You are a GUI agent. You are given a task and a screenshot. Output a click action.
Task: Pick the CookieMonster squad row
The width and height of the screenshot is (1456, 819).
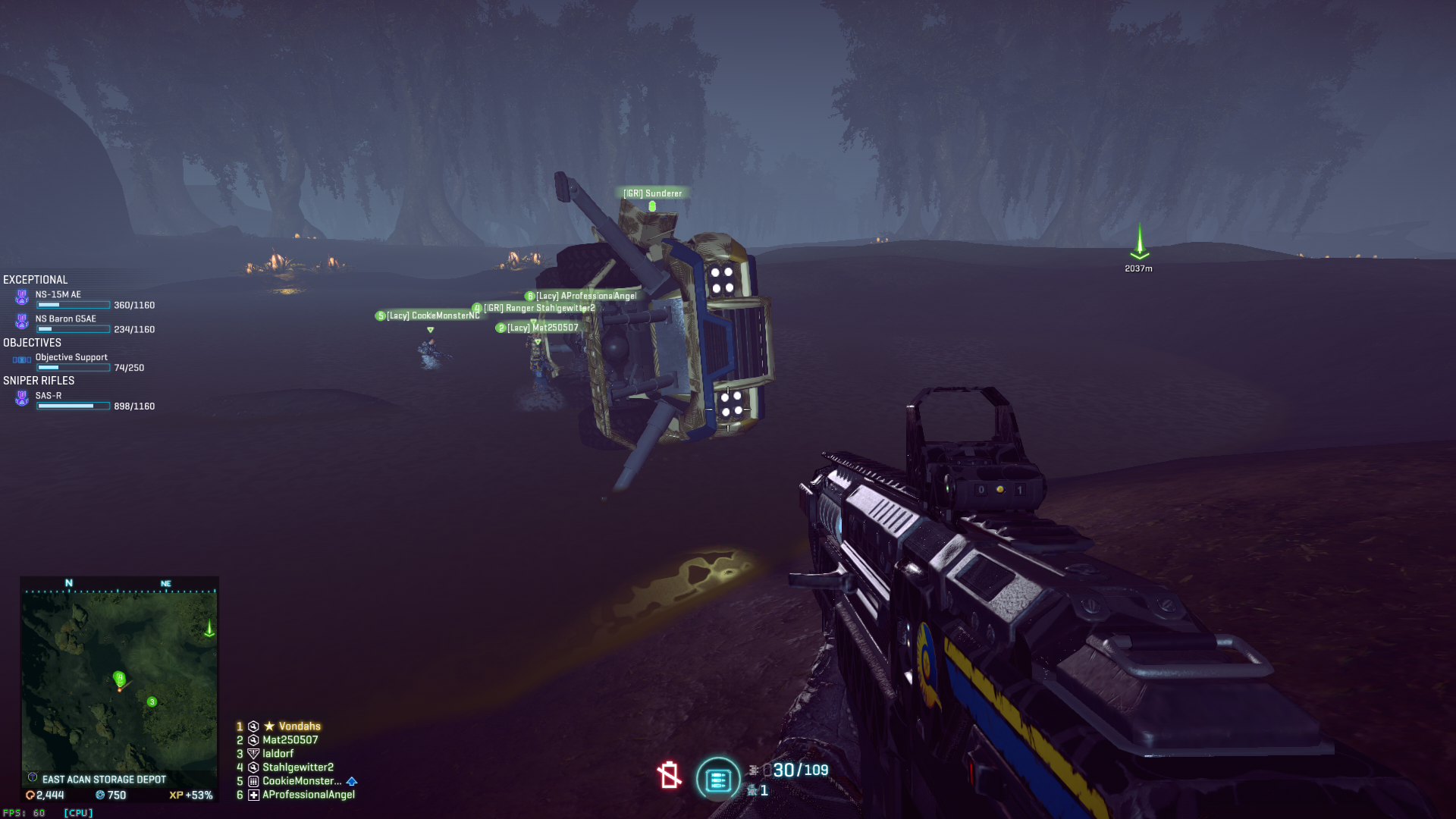tap(301, 781)
